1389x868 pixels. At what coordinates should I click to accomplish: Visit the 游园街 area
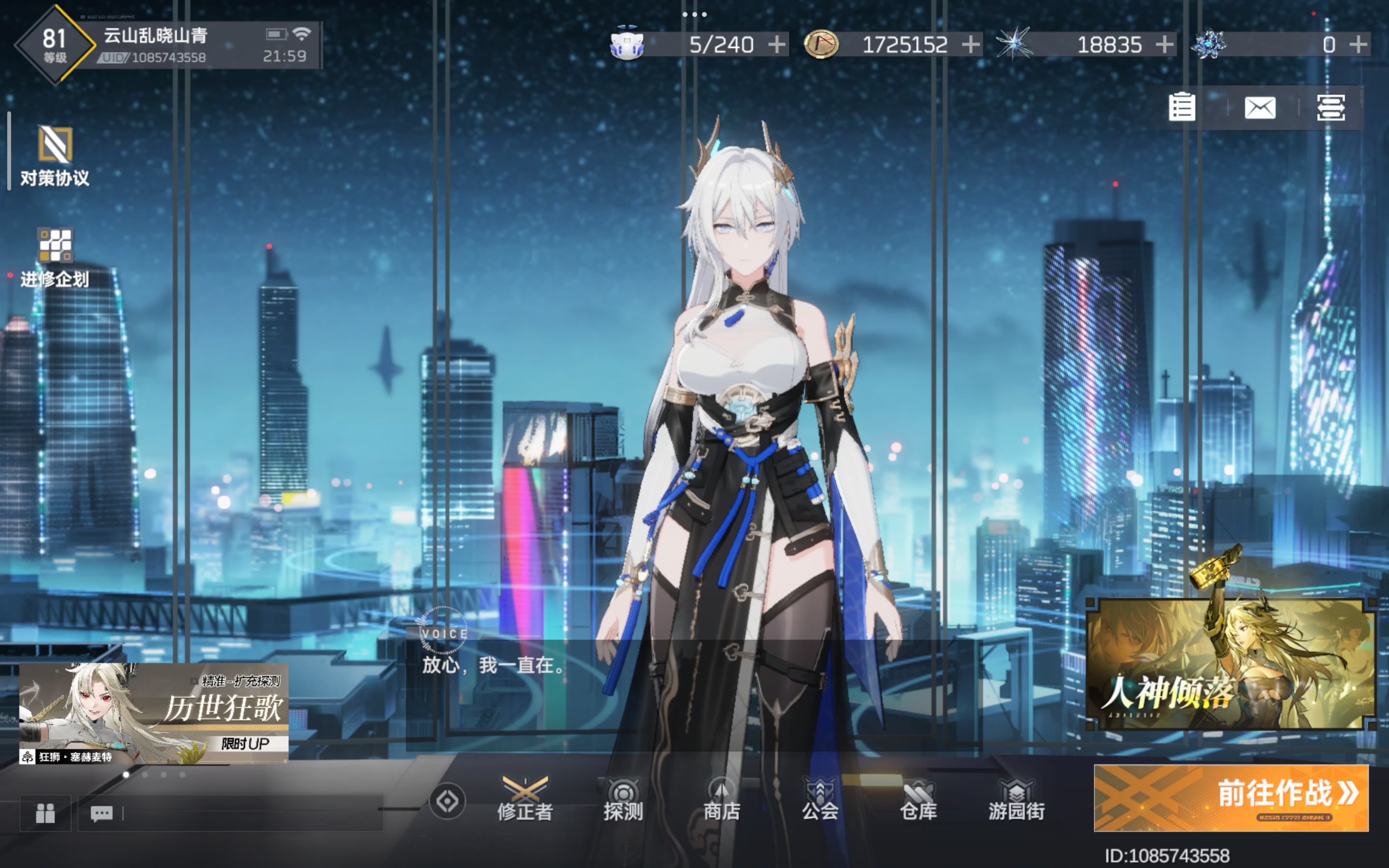[x=1017, y=799]
